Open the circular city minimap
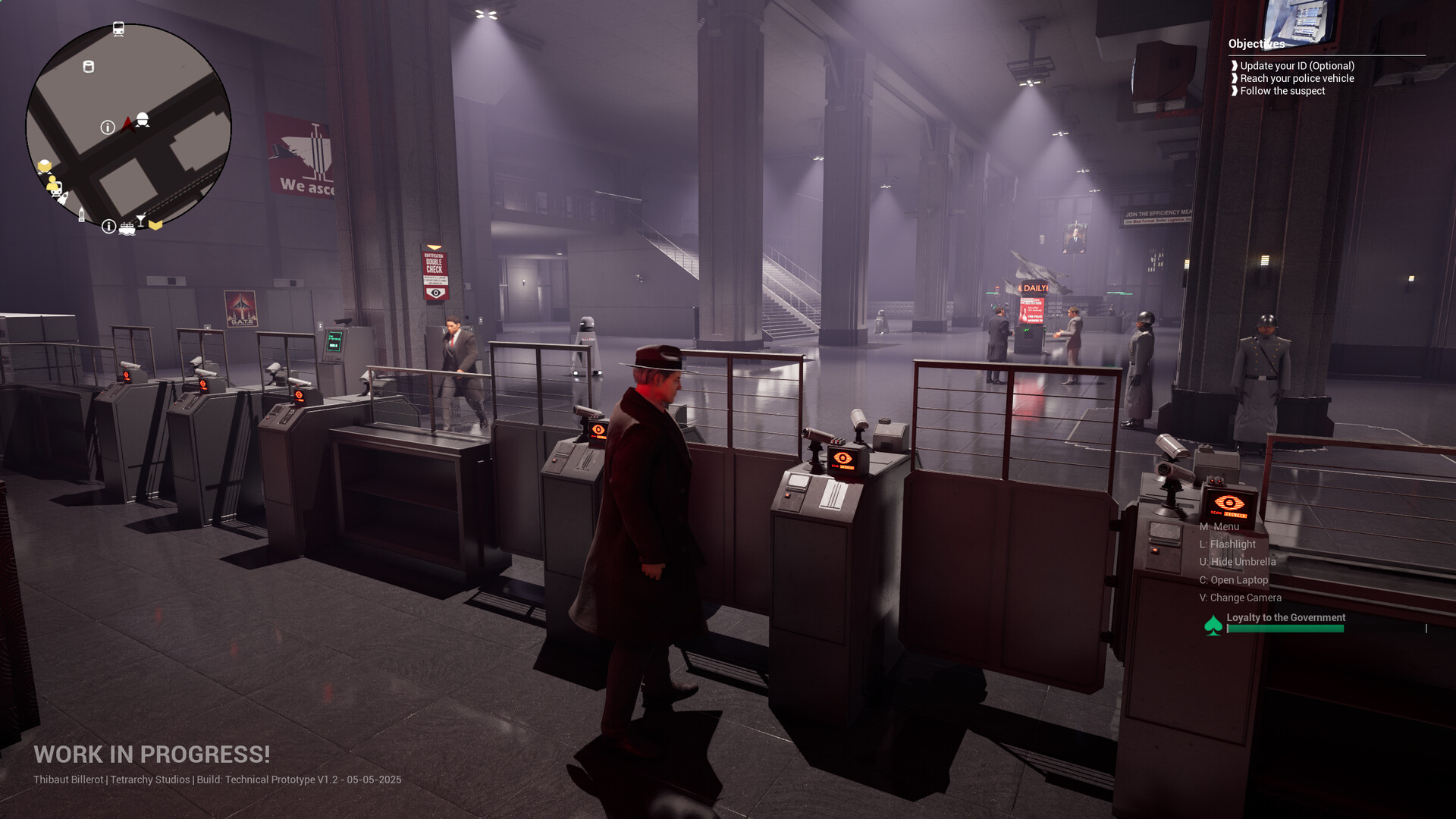This screenshot has width=1456, height=819. coord(128,126)
